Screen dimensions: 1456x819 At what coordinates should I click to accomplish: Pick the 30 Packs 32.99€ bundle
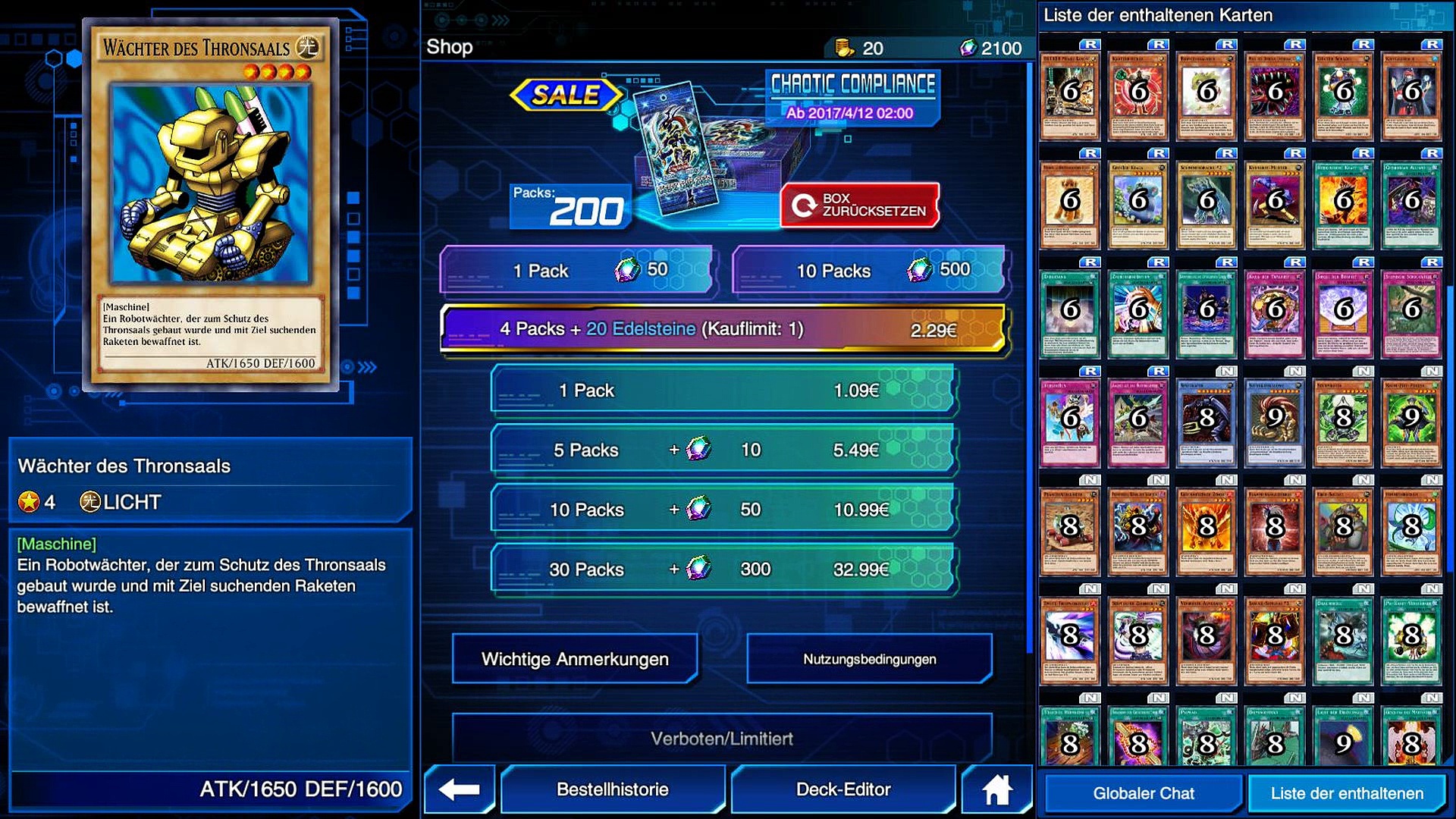click(723, 570)
